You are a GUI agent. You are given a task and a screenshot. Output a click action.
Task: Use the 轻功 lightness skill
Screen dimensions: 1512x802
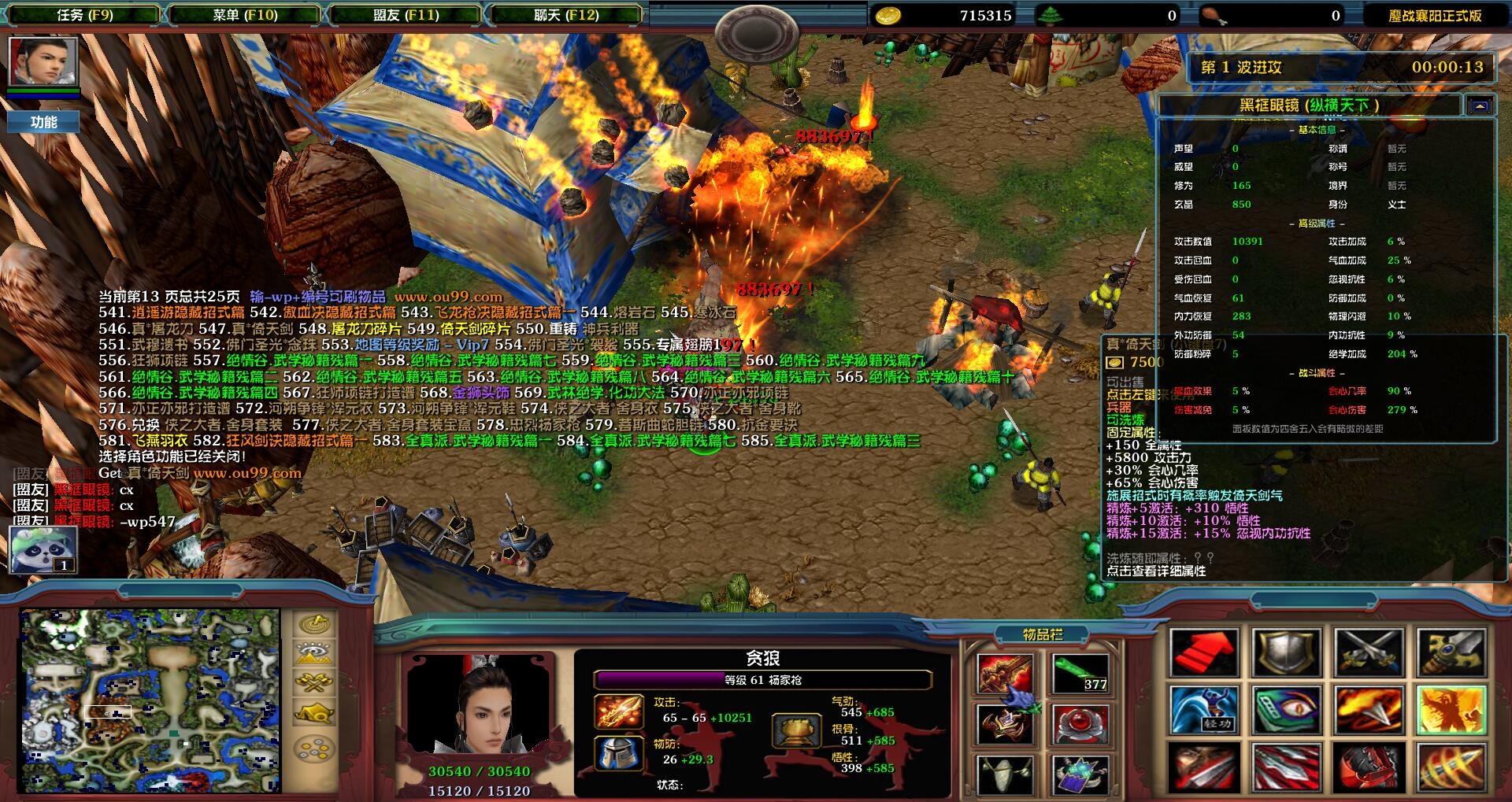[1203, 709]
